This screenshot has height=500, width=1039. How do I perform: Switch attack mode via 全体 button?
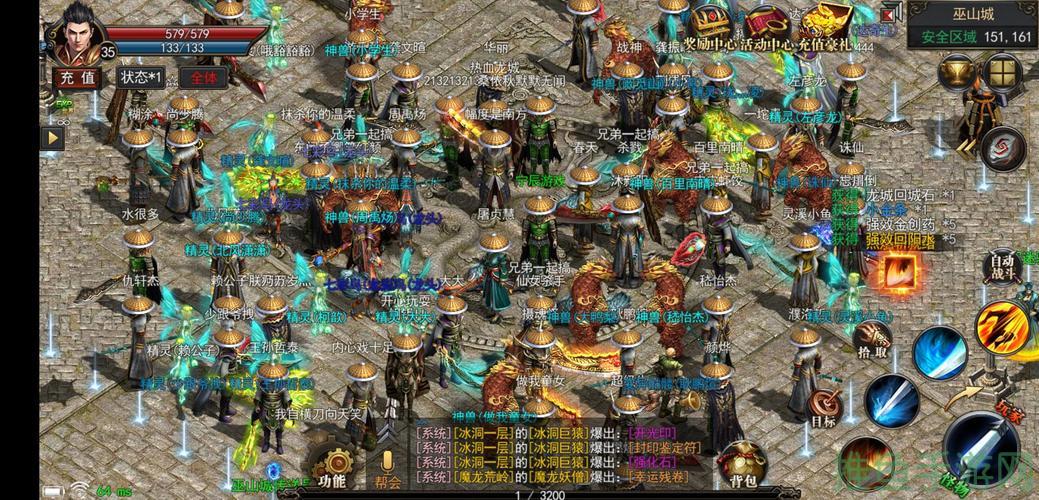pos(204,77)
